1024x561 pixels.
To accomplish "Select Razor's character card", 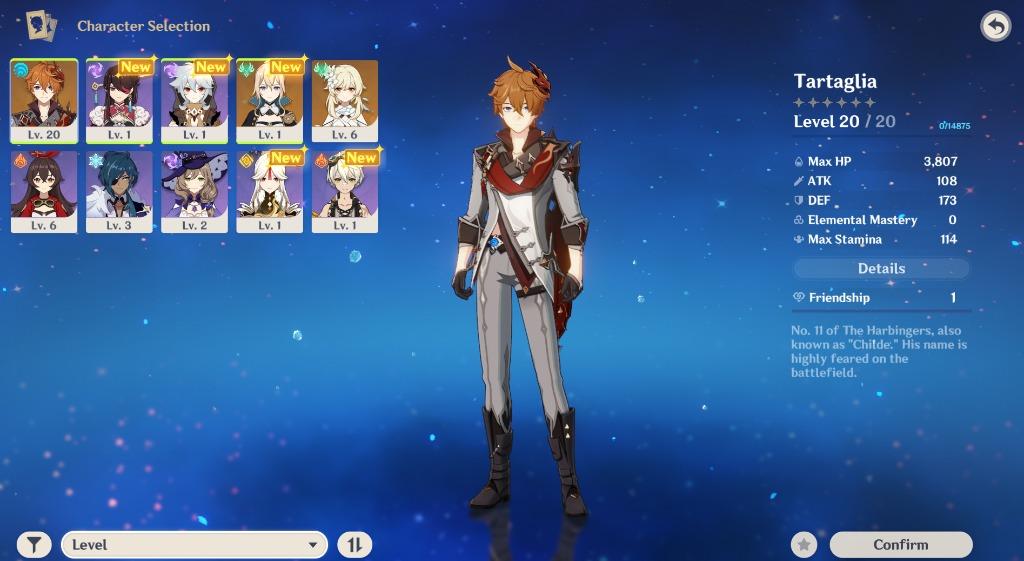I will tap(194, 101).
